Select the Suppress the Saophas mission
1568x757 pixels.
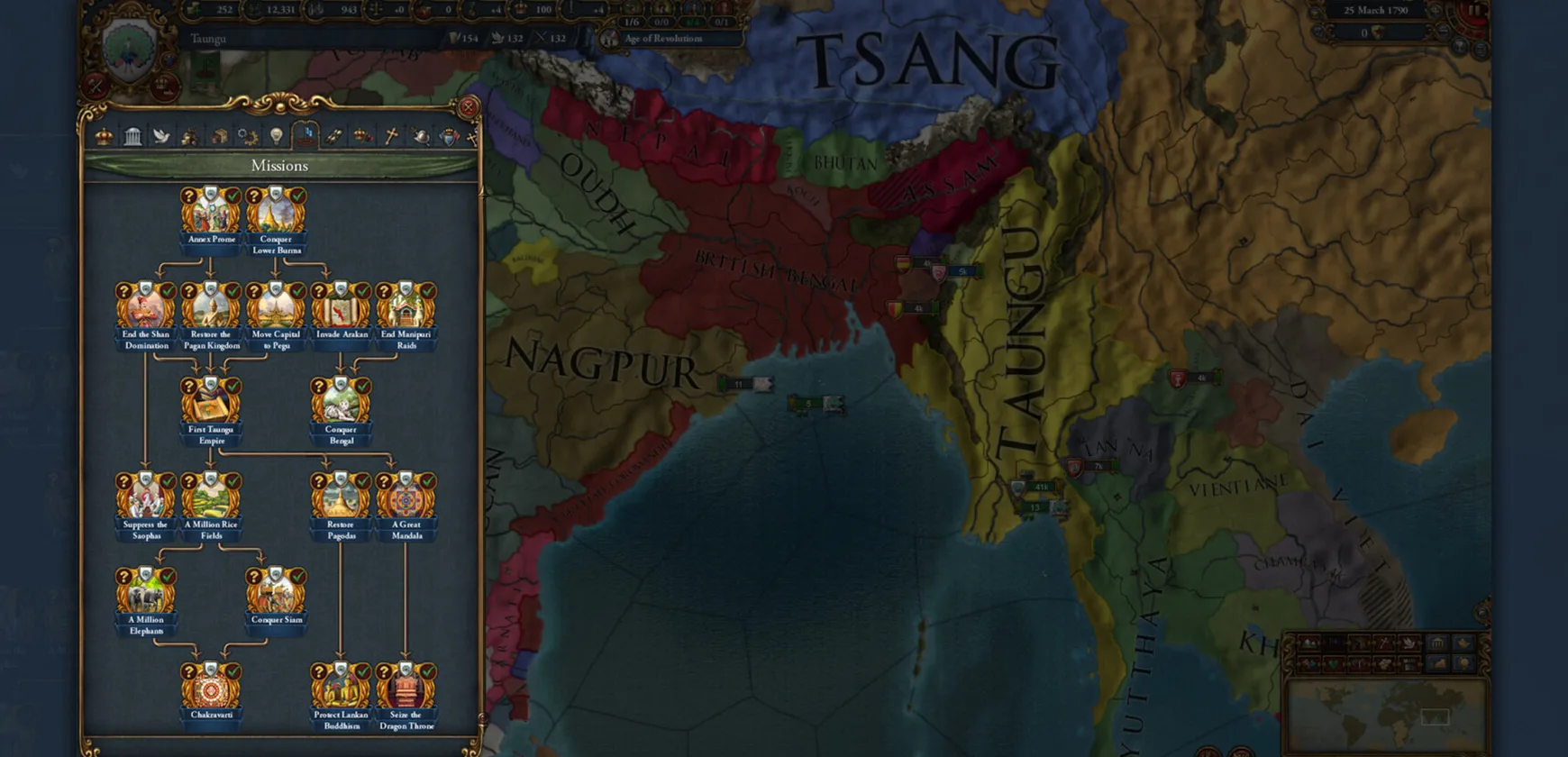tap(146, 499)
